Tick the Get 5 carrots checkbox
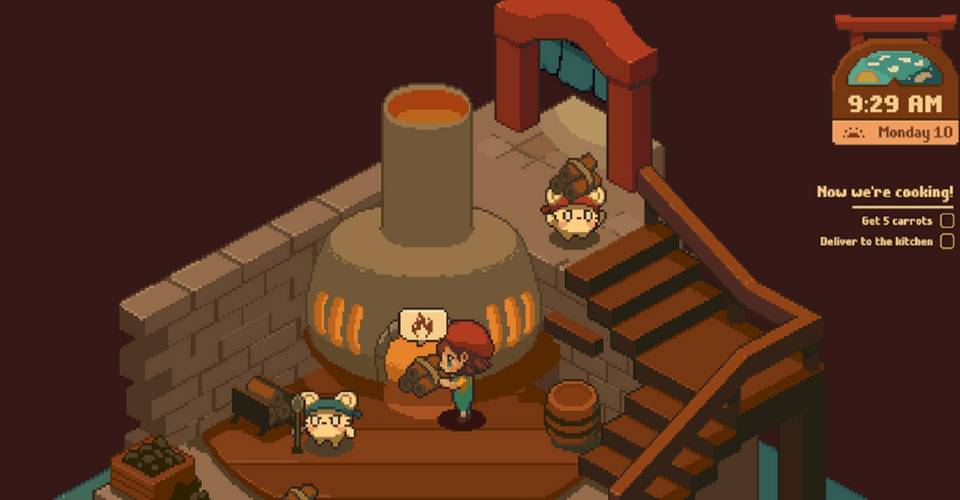960x500 pixels. pyautogui.click(x=946, y=221)
